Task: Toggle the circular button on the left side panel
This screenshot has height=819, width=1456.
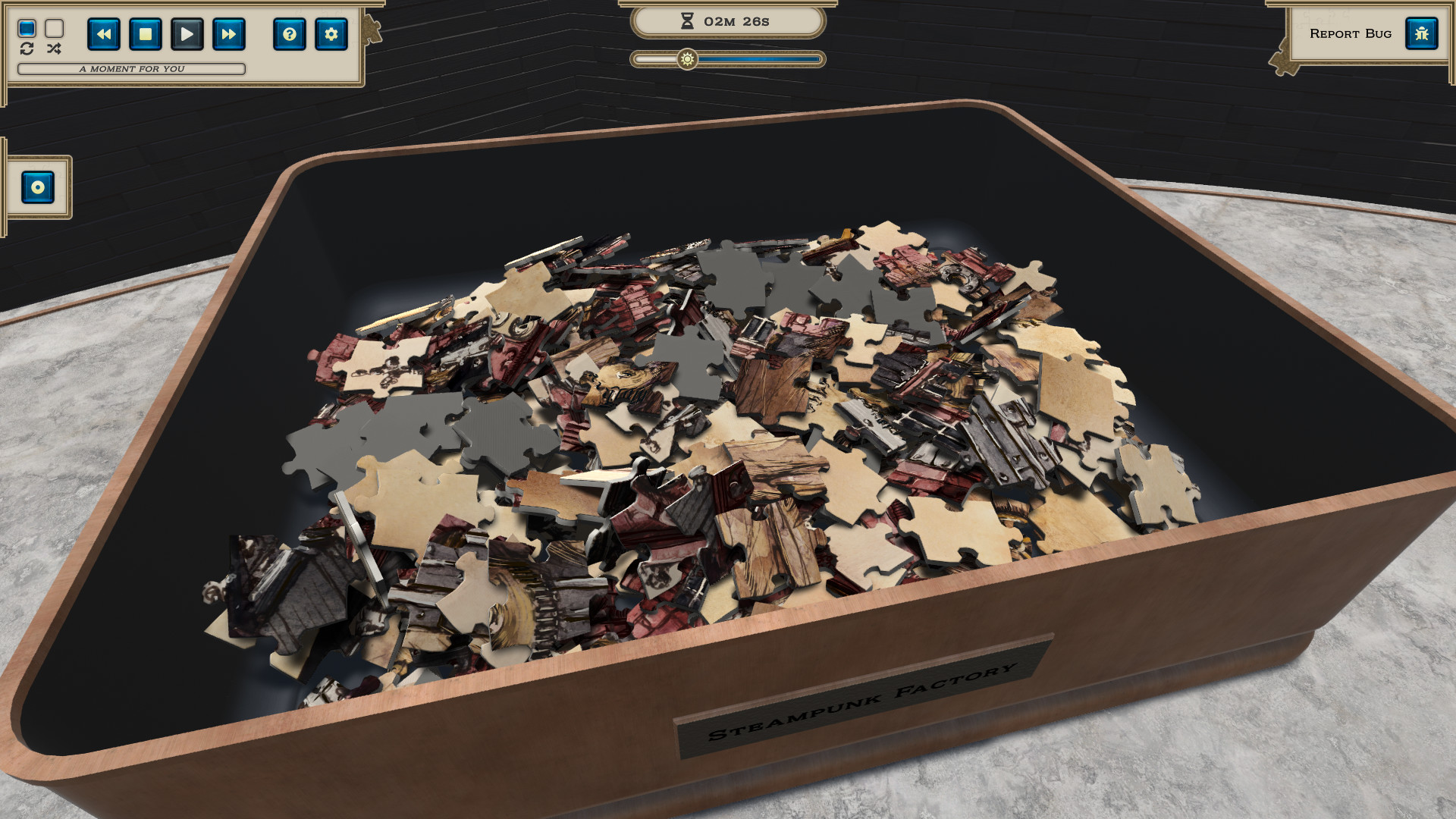Action: (x=37, y=187)
